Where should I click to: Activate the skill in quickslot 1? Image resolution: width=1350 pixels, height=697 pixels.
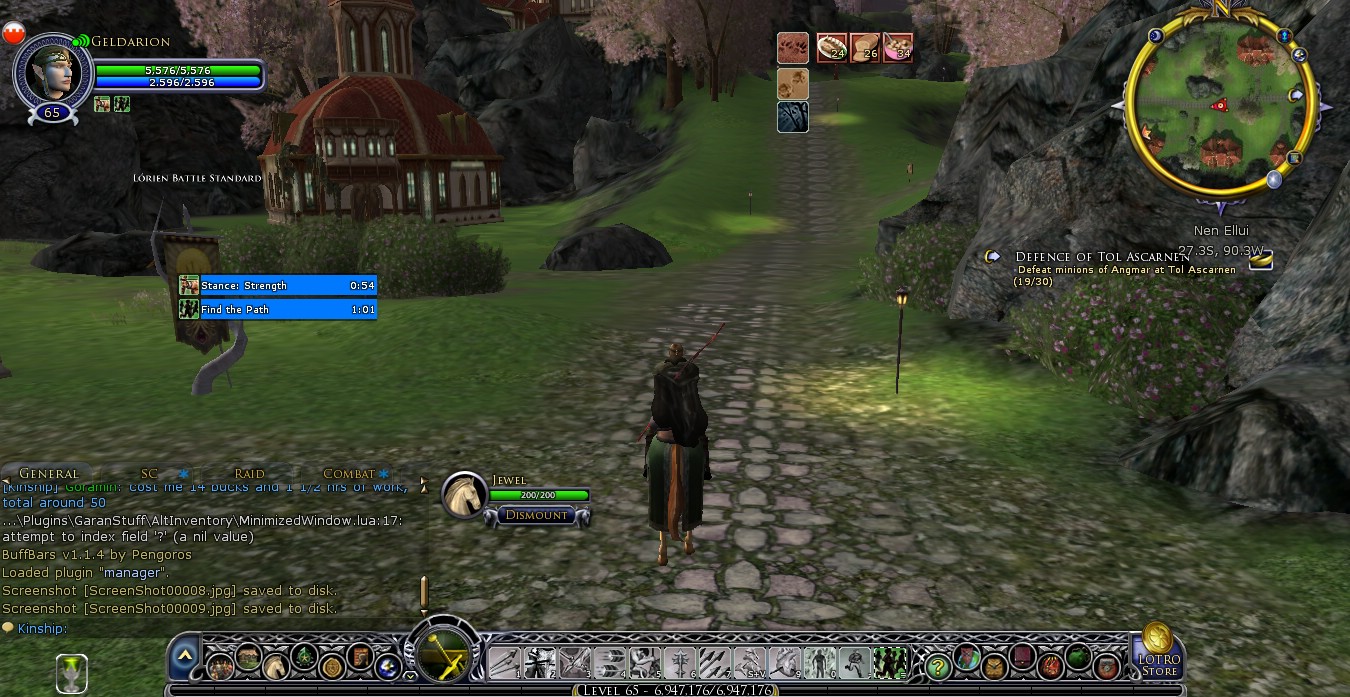[505, 662]
